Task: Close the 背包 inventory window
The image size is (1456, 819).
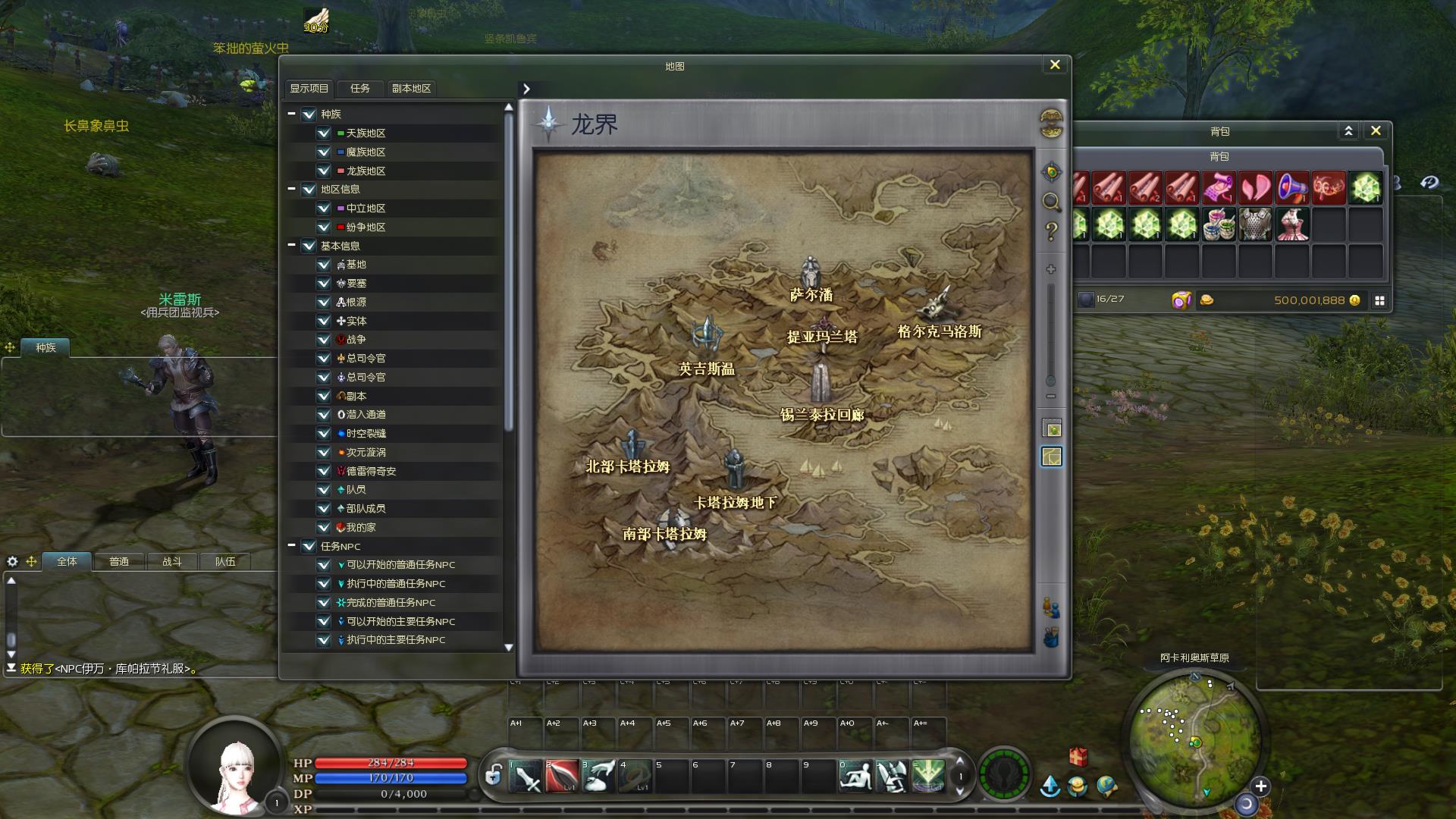Action: 1376,130
